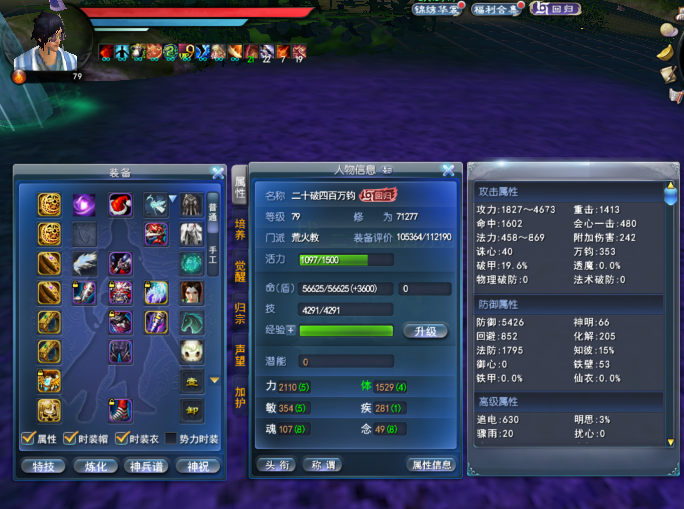Open the 福利合集 welfare collection button
Screen dimensions: 684x509
[495, 9]
